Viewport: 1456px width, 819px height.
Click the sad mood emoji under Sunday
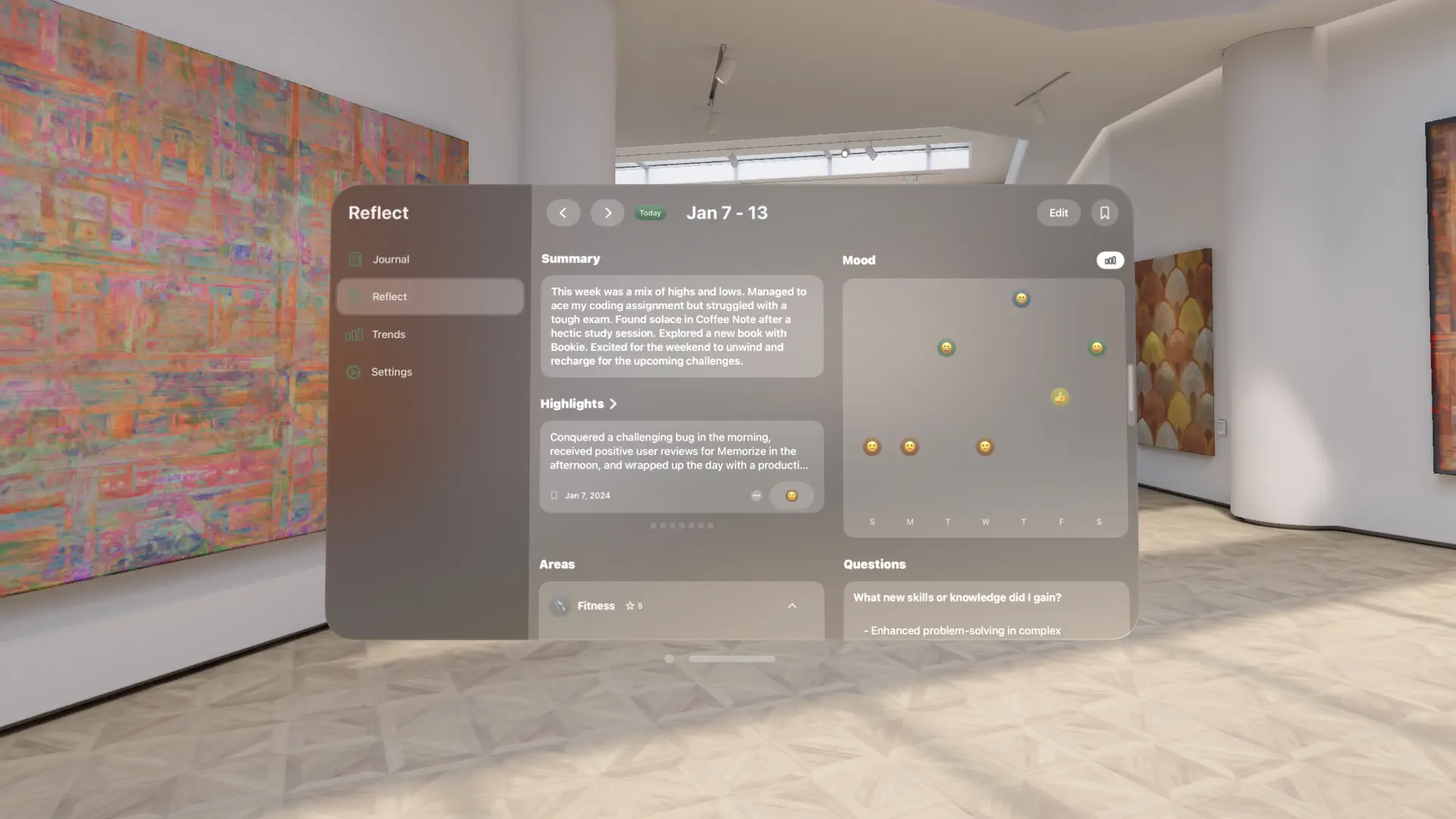pyautogui.click(x=872, y=447)
